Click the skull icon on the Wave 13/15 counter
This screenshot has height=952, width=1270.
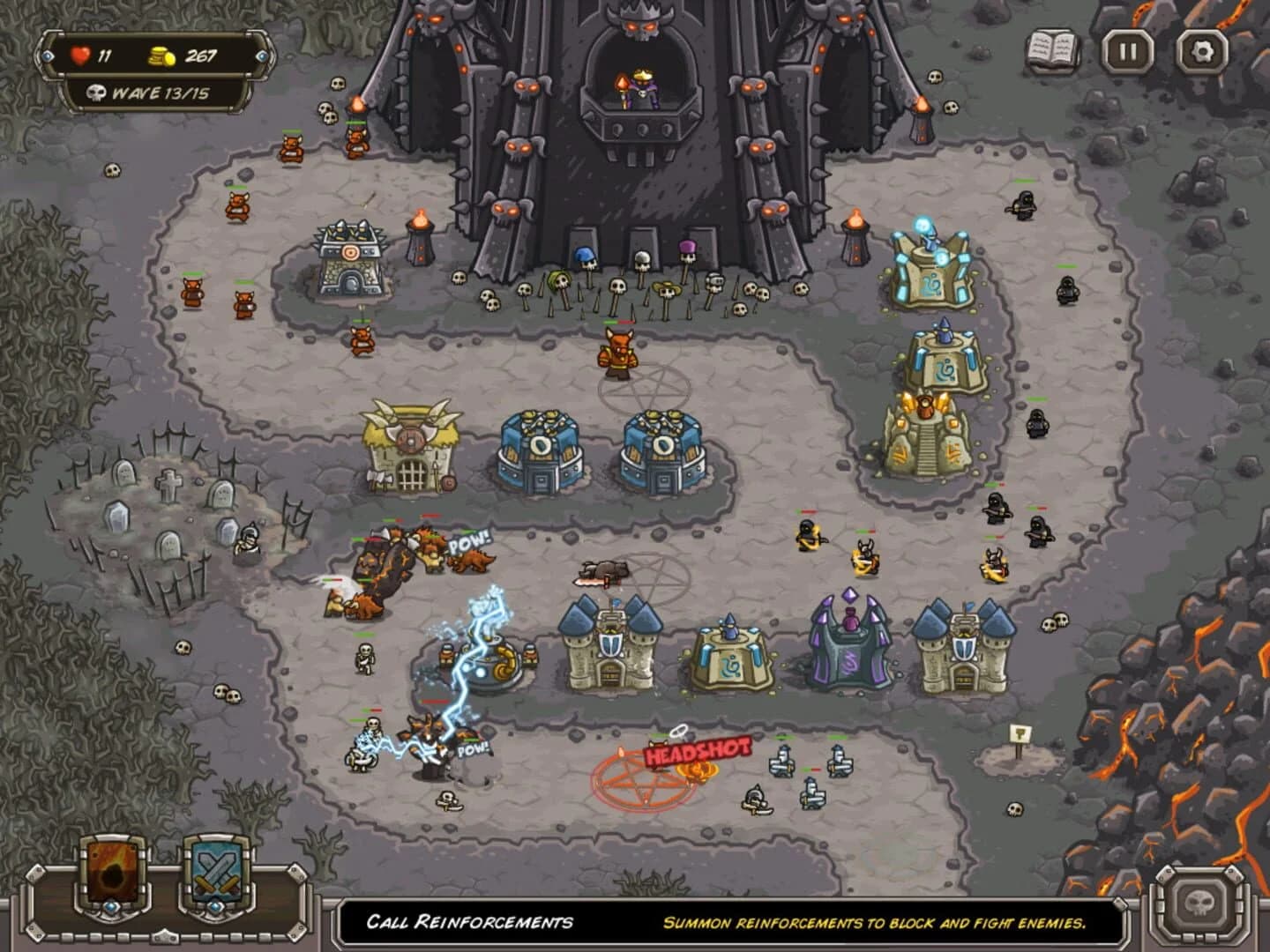[x=93, y=93]
